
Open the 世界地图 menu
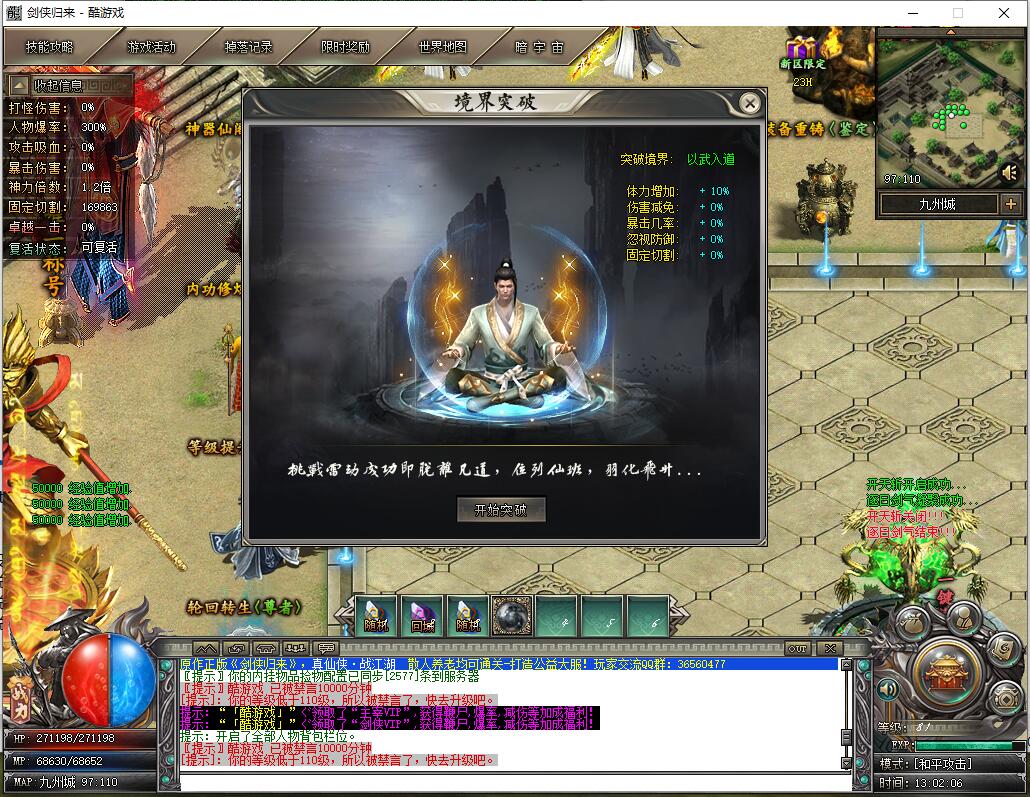[x=442, y=47]
